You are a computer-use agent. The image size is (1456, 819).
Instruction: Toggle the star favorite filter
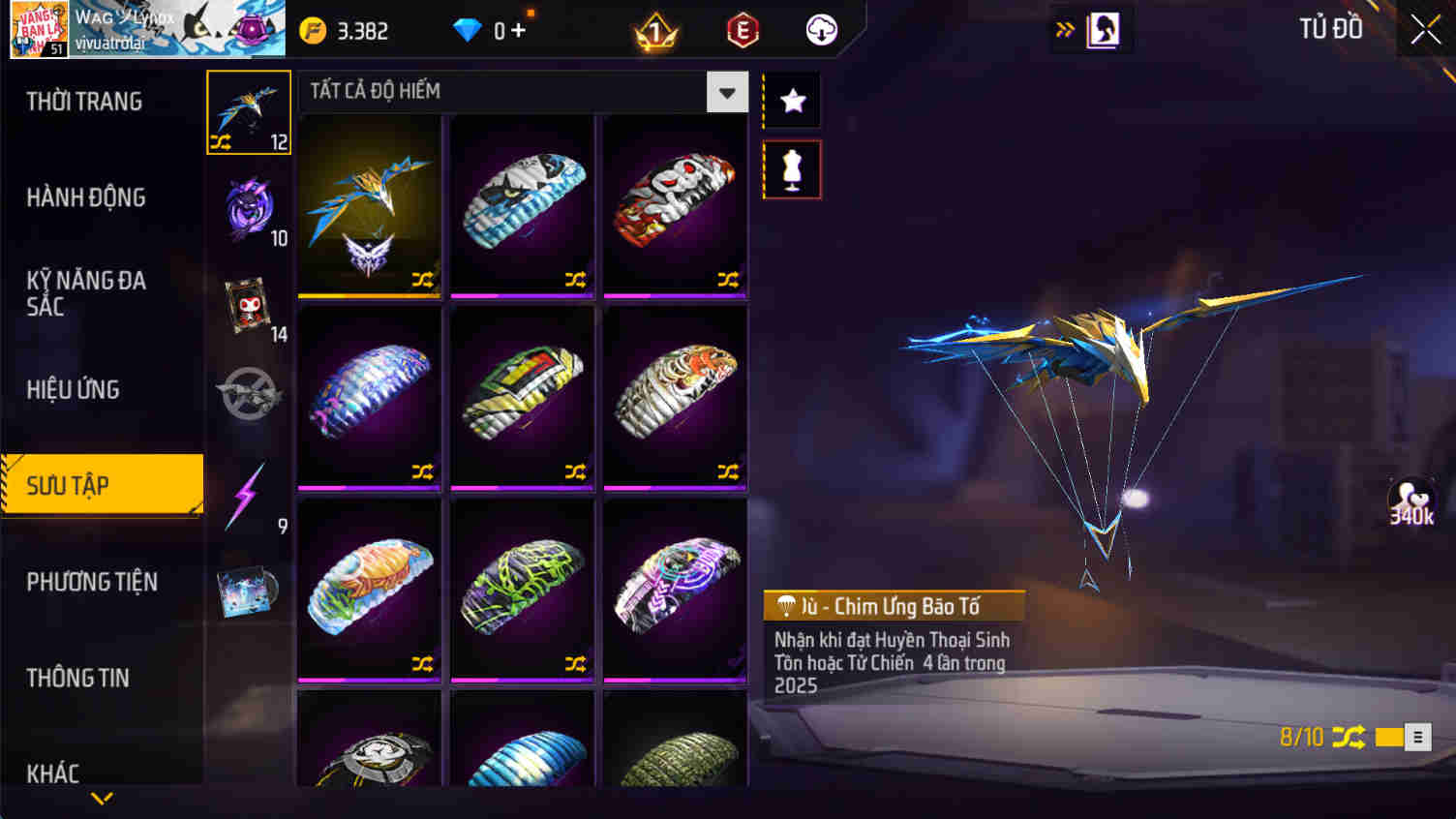[791, 99]
